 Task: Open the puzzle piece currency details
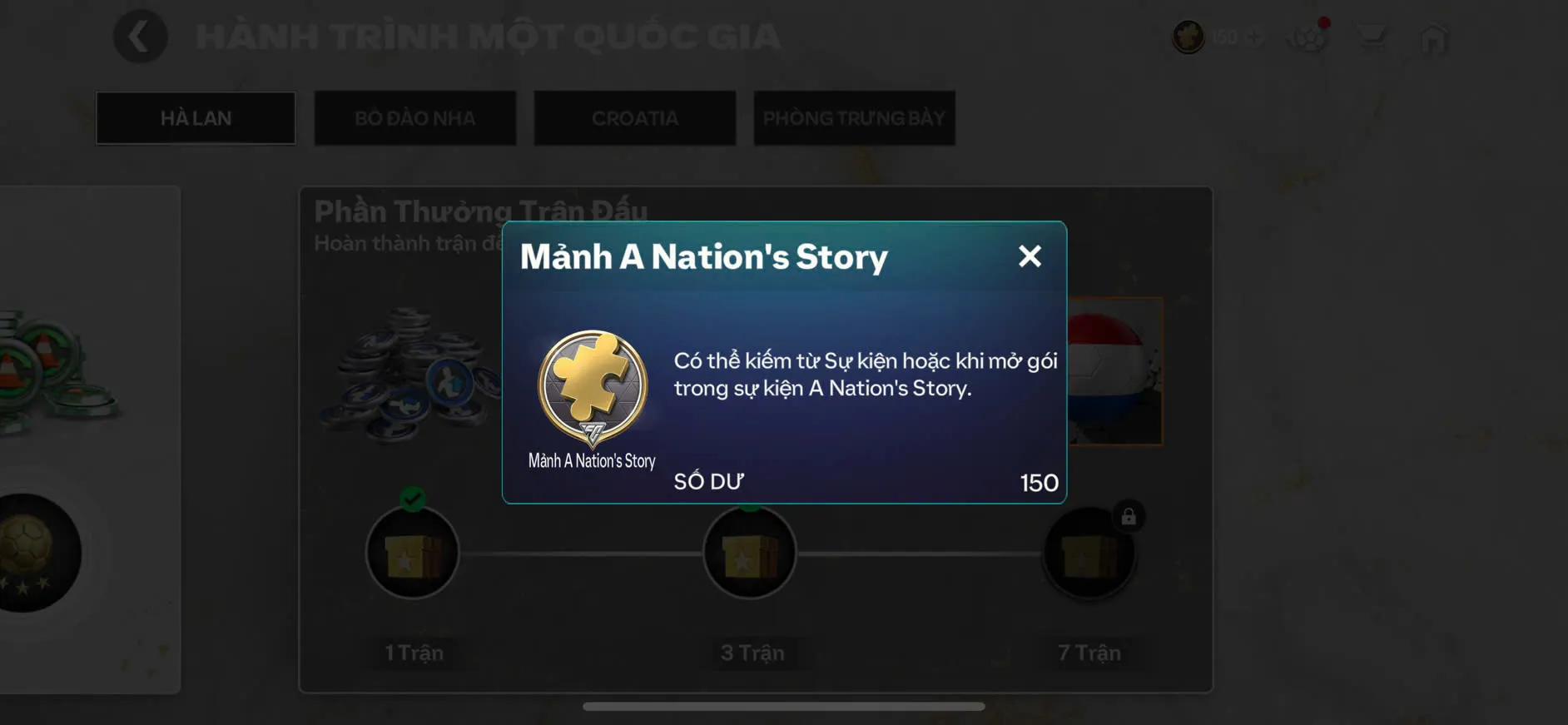1188,37
